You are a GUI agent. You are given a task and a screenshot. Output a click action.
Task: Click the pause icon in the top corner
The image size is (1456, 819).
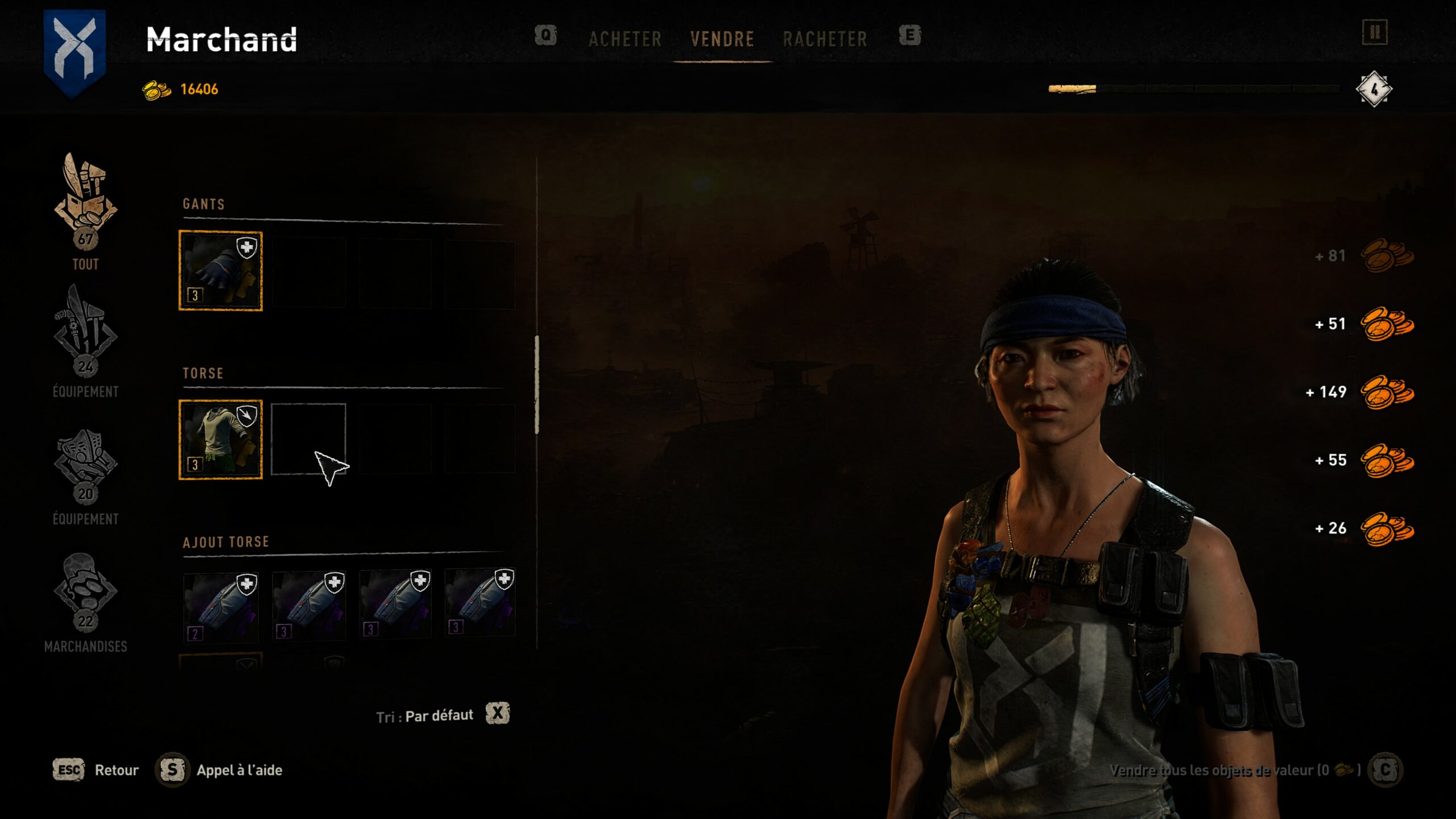pos(1375,32)
